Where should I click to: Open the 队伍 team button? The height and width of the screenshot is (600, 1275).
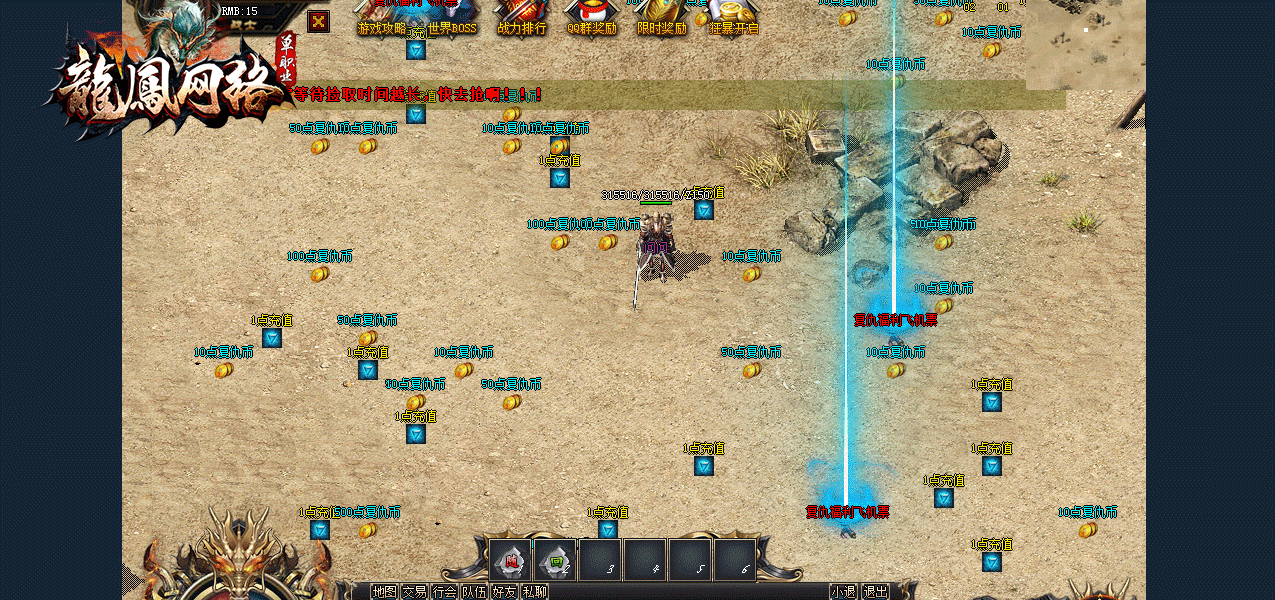click(474, 592)
